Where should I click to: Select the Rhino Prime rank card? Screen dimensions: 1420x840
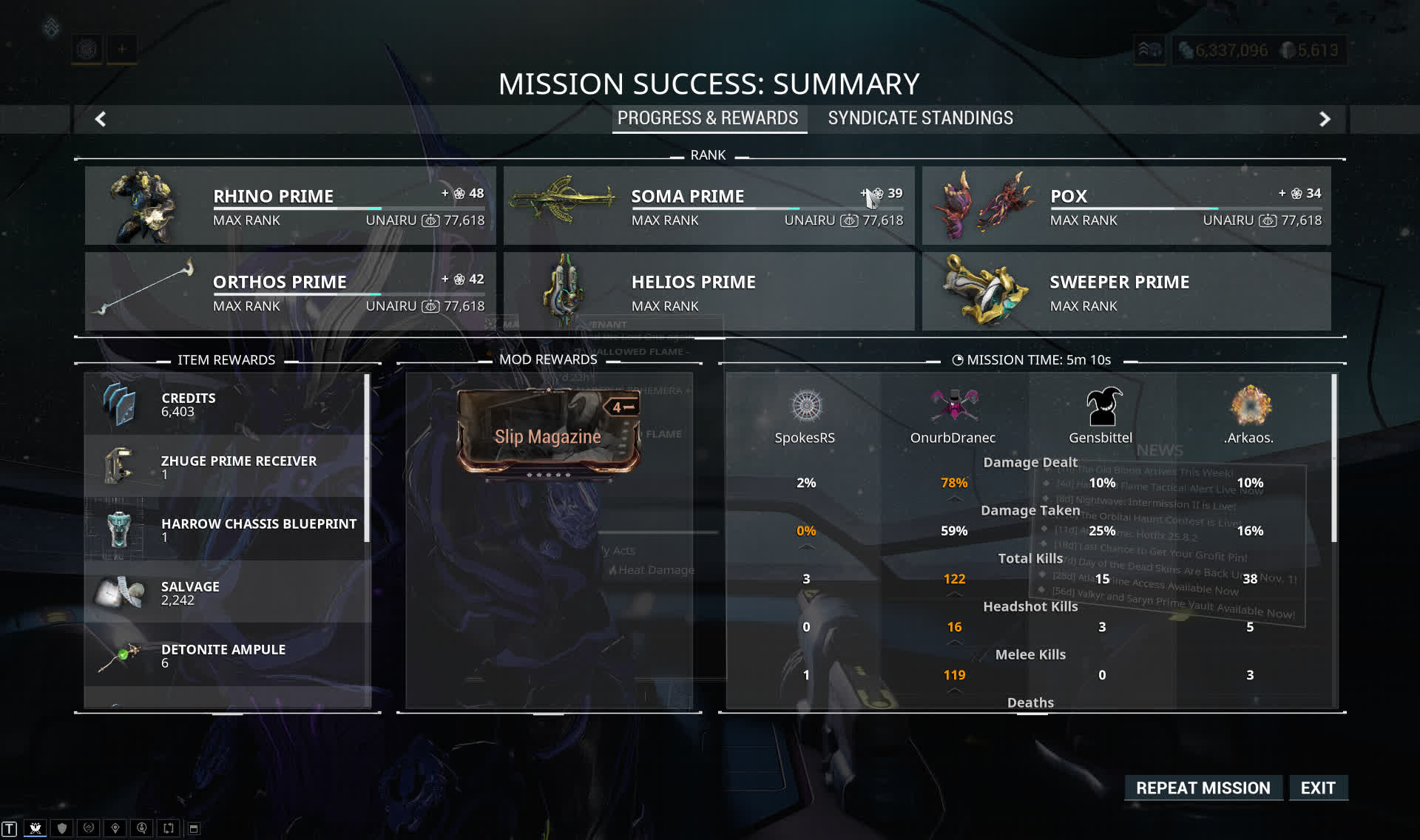click(290, 206)
